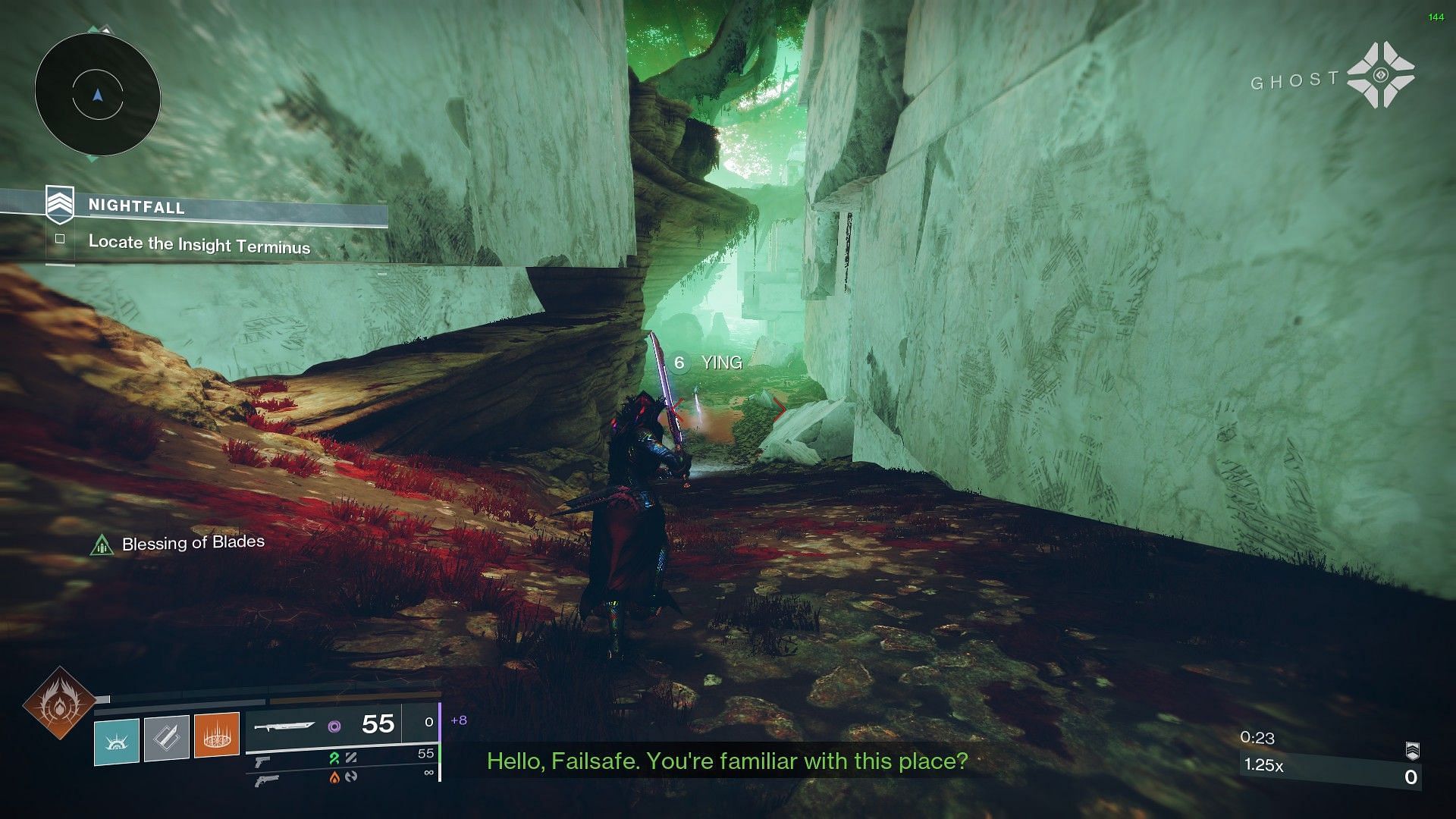Click the Nightfall score shield icon
This screenshot has height=819, width=1456.
point(1412,751)
